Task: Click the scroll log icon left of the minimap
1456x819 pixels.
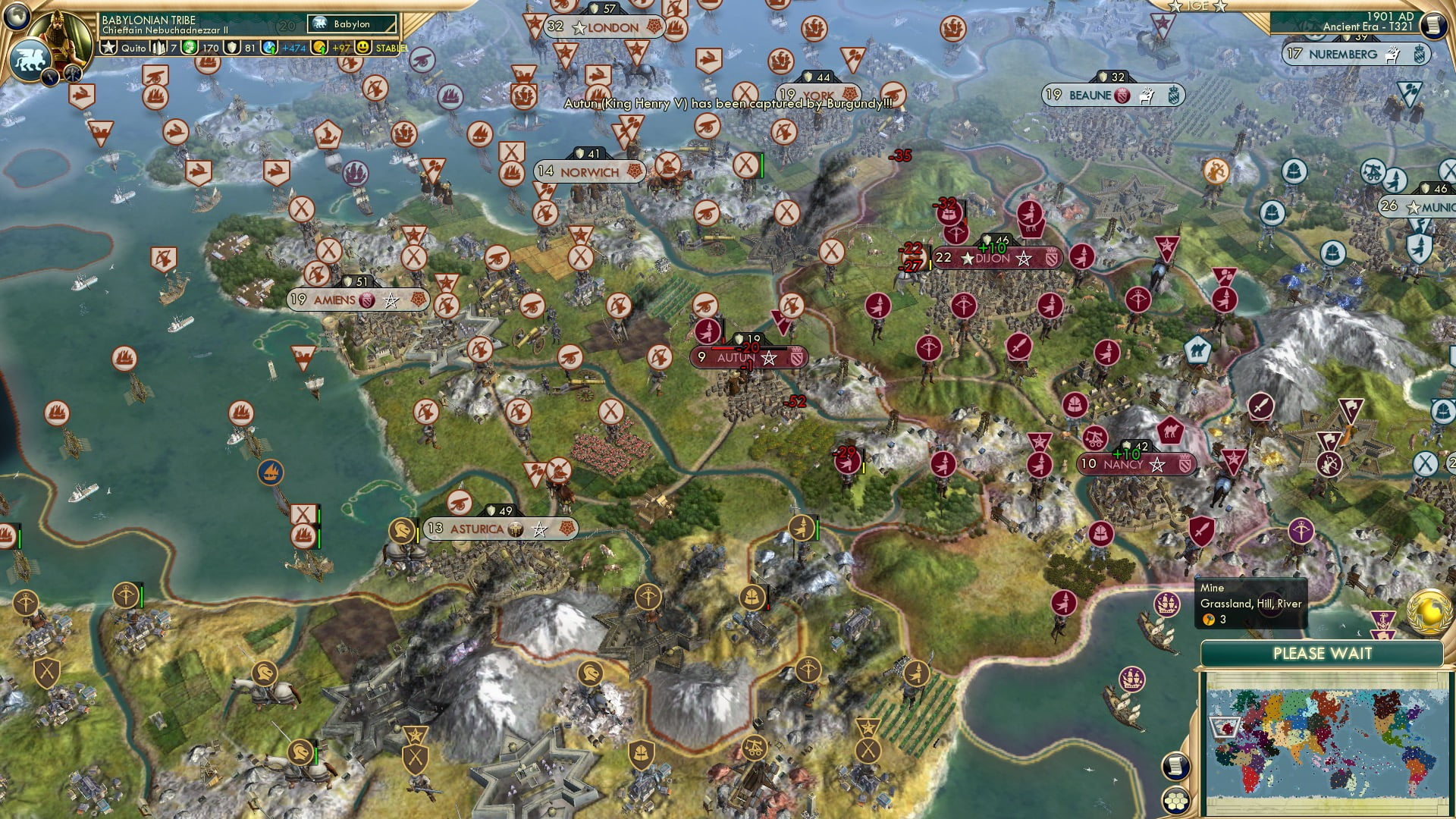Action: pyautogui.click(x=1177, y=765)
